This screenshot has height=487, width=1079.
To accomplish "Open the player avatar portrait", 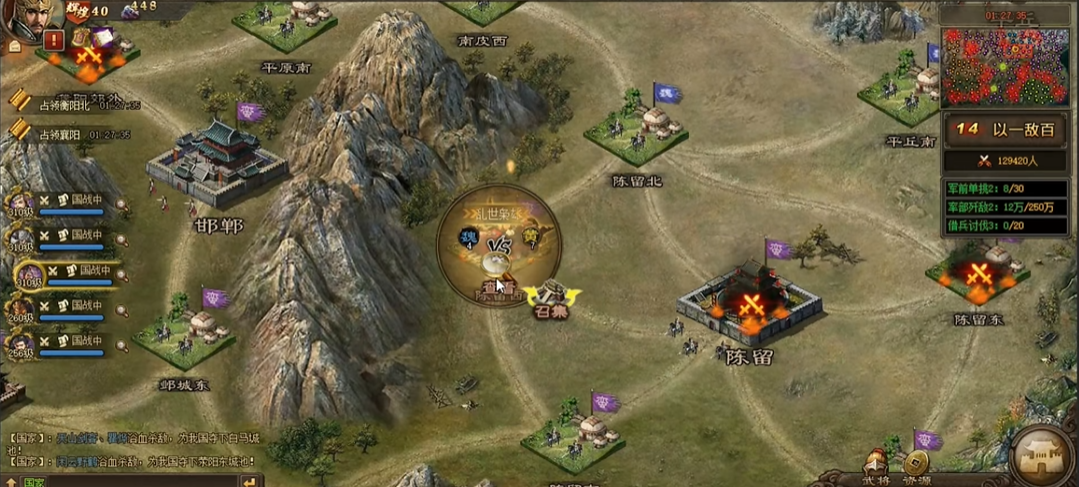I will pyautogui.click(x=28, y=18).
